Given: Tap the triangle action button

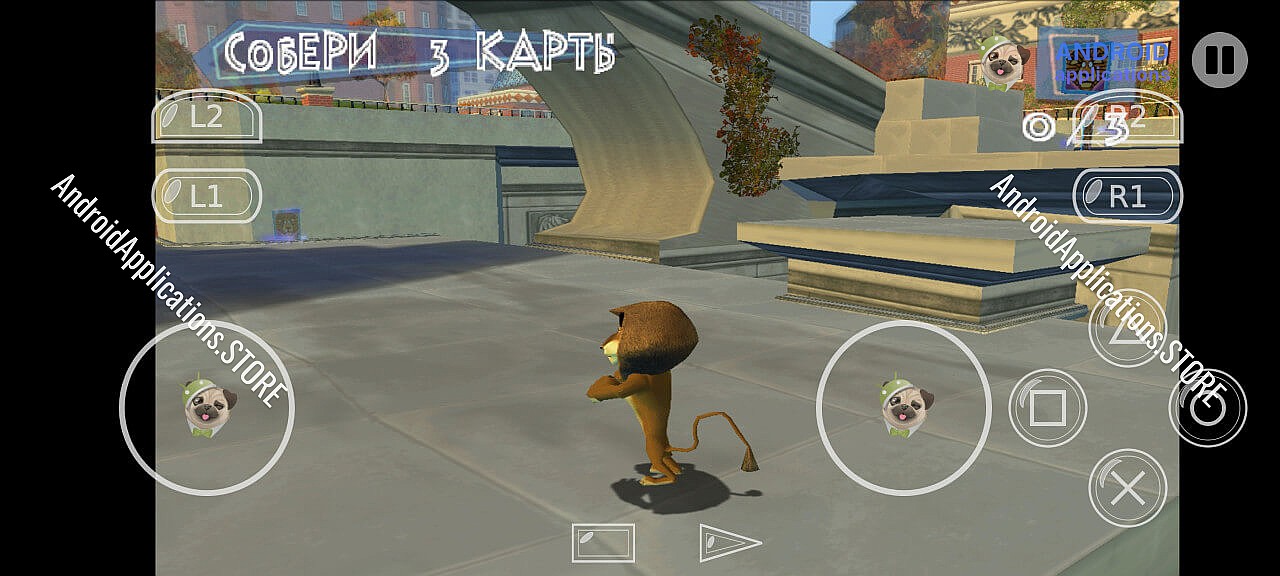Looking at the screenshot, I should [x=1128, y=328].
